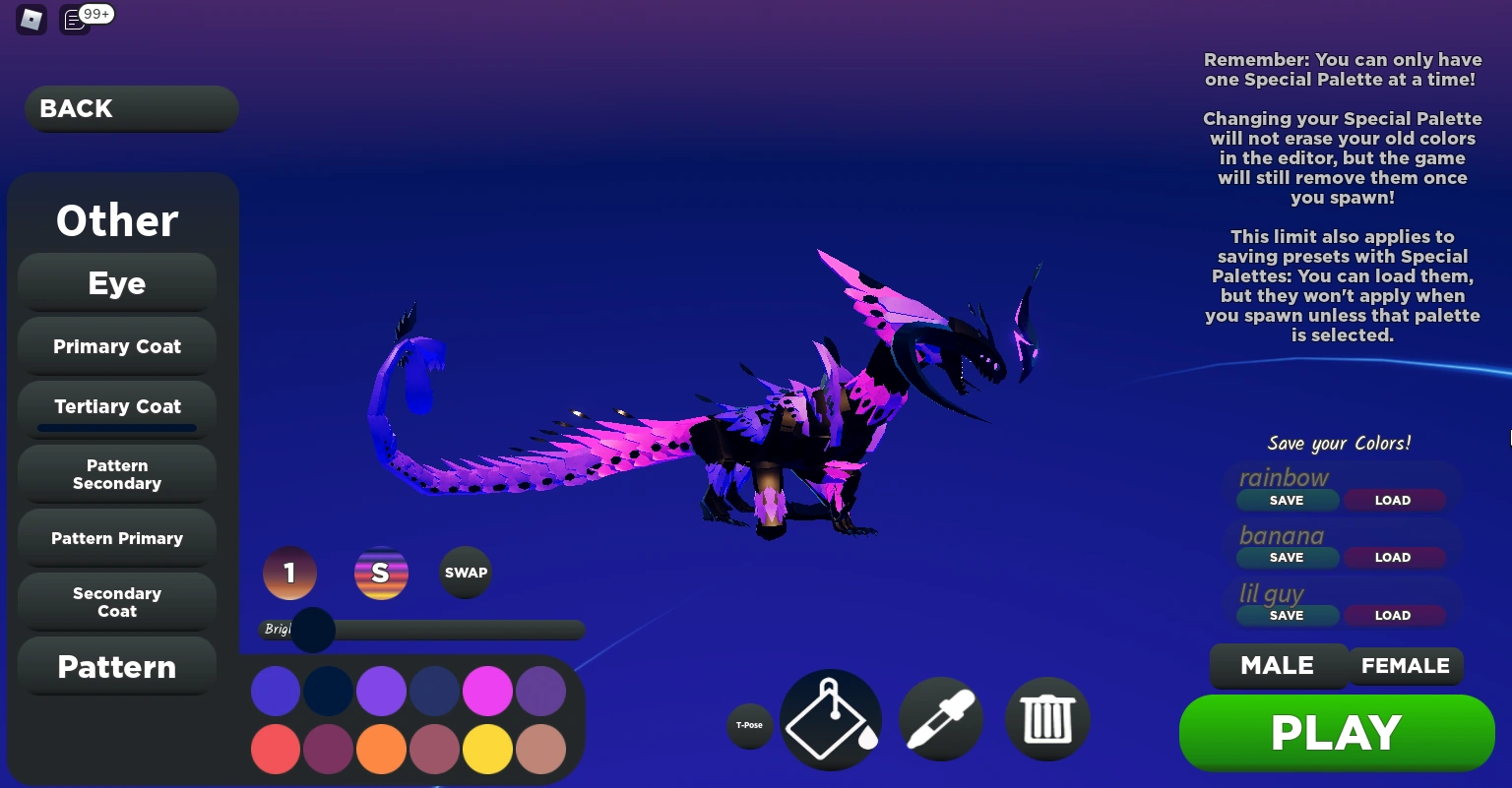Select the MALE gender option
This screenshot has height=788, width=1512.
coord(1279,666)
